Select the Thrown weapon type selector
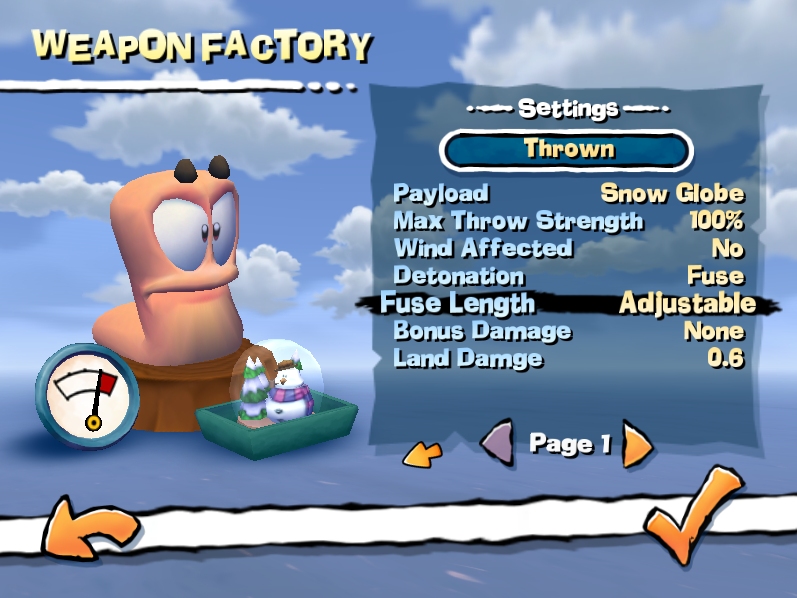This screenshot has width=797, height=598. pyautogui.click(x=566, y=150)
